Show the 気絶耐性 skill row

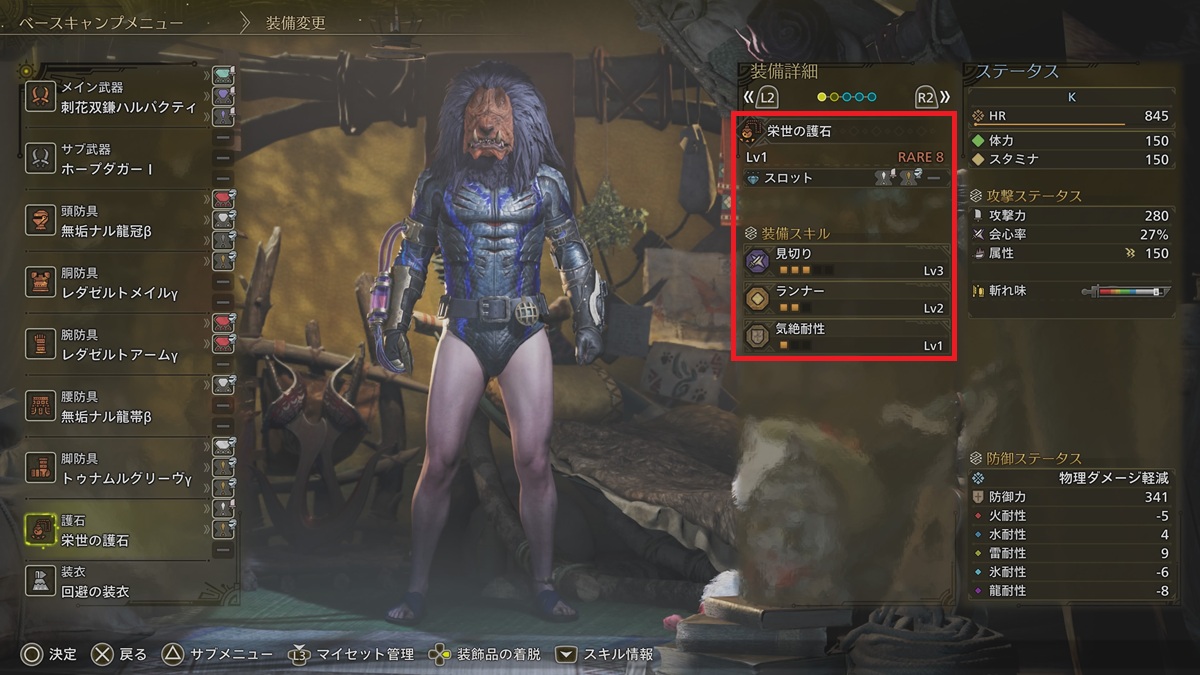coord(845,336)
